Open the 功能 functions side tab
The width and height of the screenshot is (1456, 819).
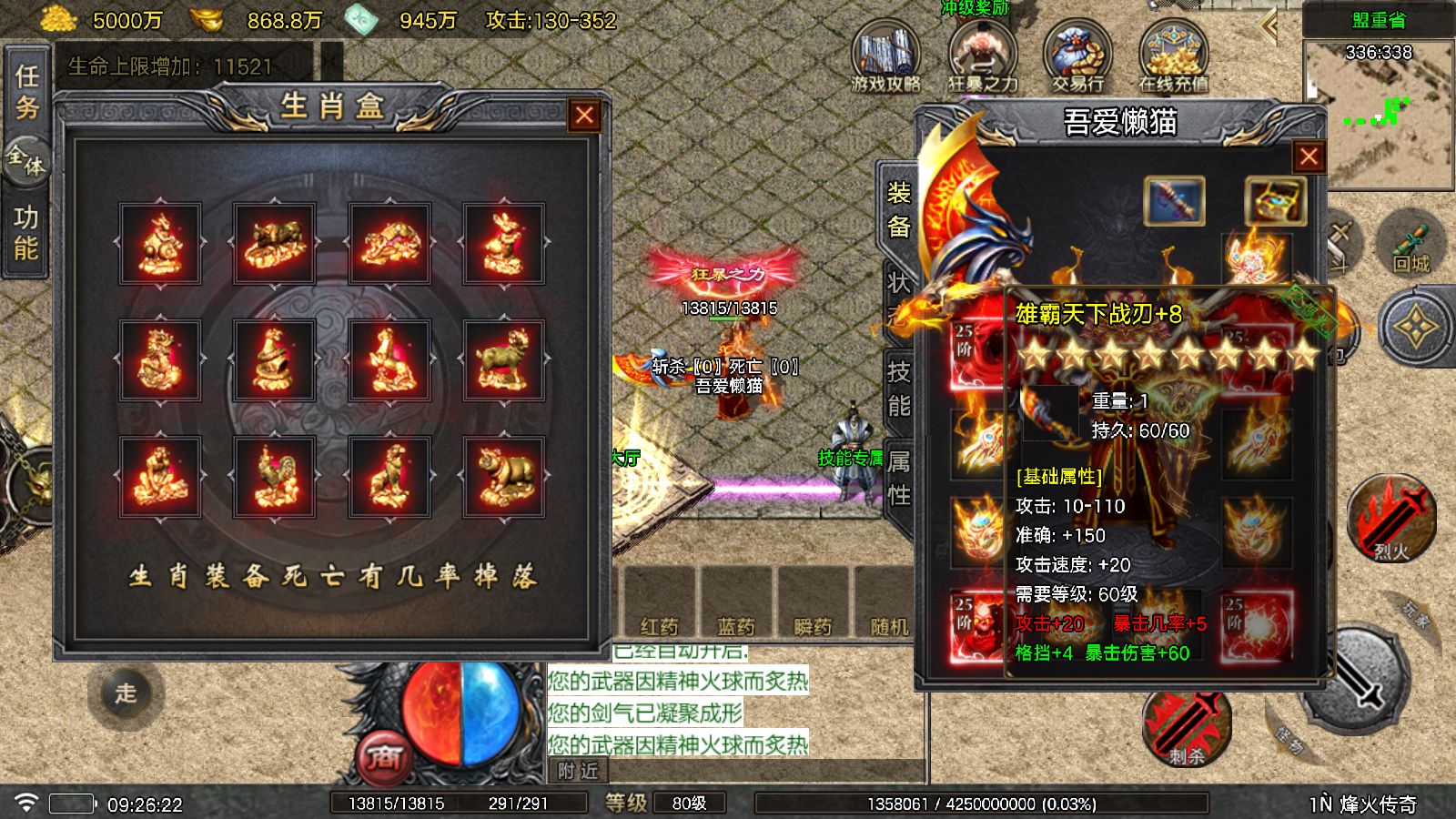click(x=26, y=232)
